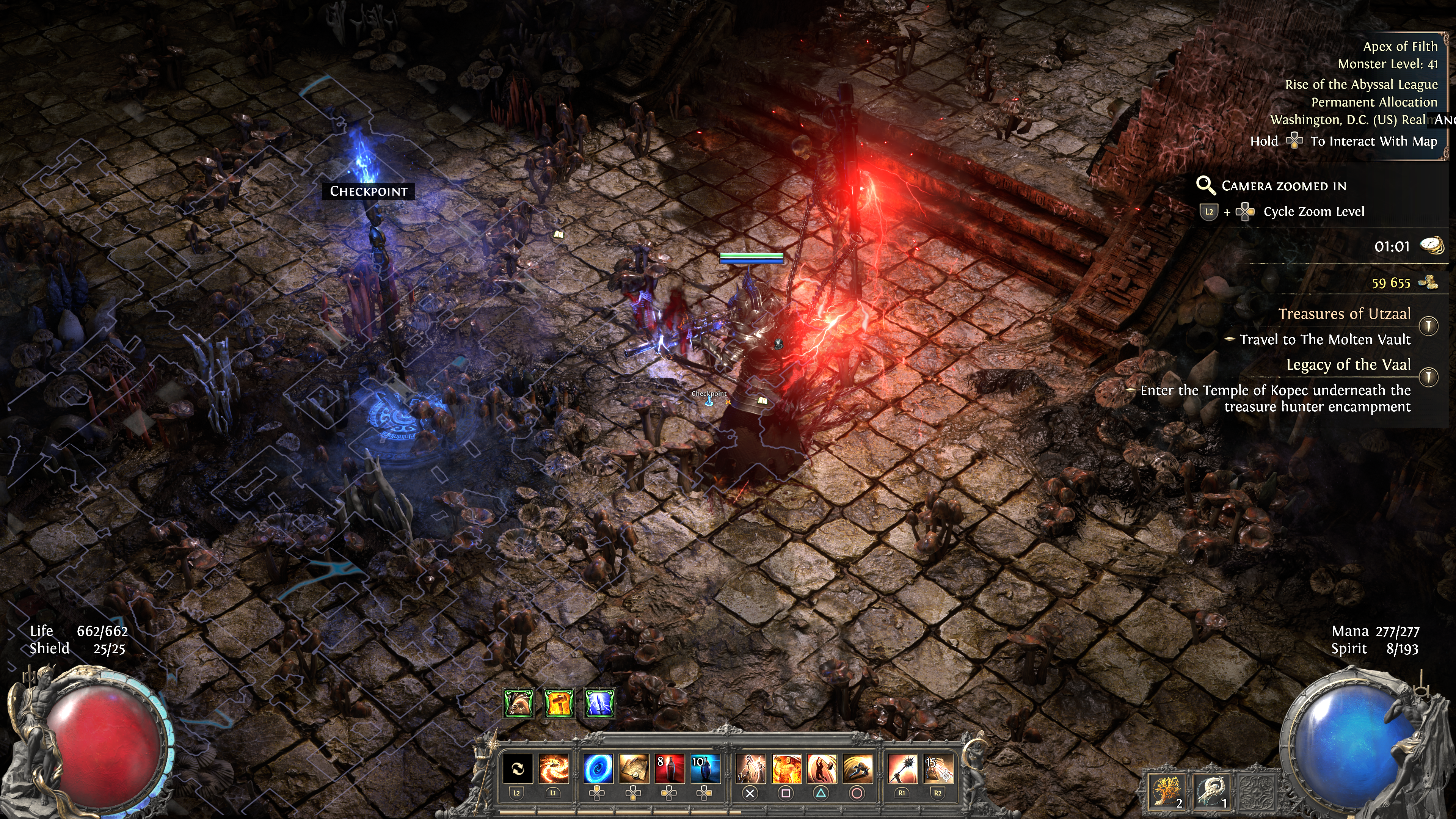Use the red life flask
The width and height of the screenshot is (1456, 819).
(x=669, y=769)
